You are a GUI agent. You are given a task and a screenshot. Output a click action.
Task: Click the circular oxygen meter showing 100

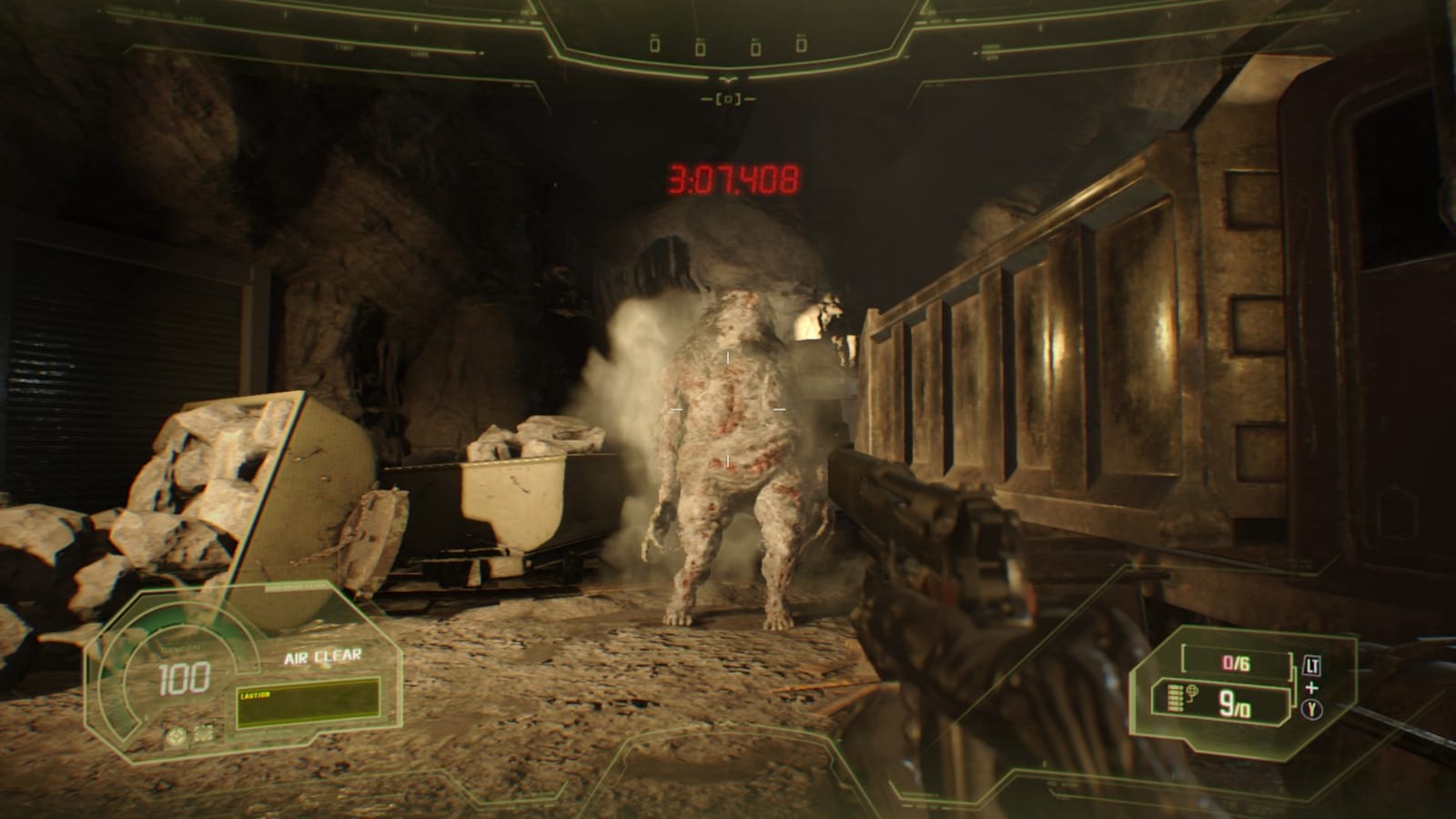(185, 678)
